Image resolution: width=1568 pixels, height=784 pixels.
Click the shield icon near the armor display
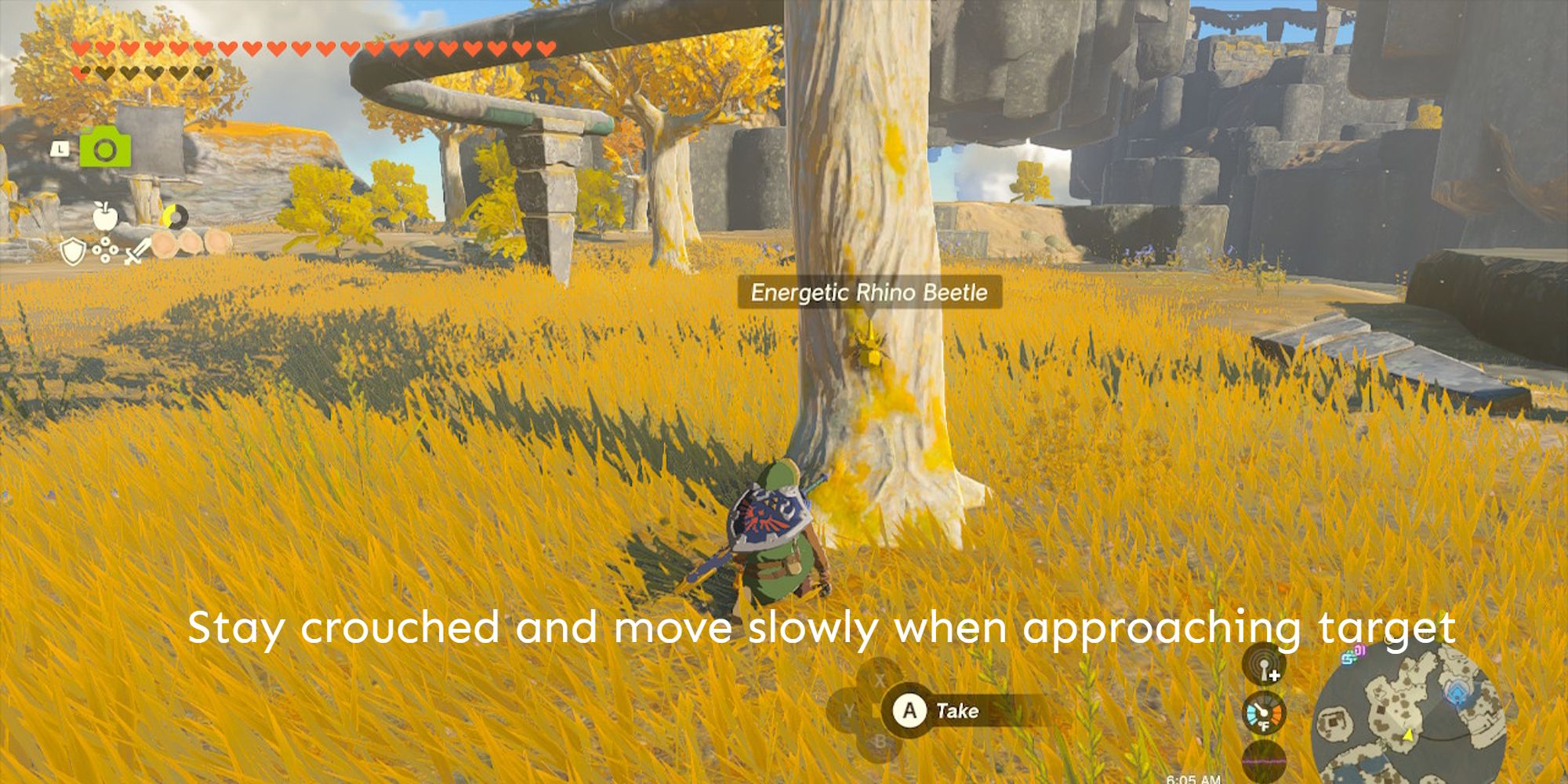pyautogui.click(x=72, y=249)
